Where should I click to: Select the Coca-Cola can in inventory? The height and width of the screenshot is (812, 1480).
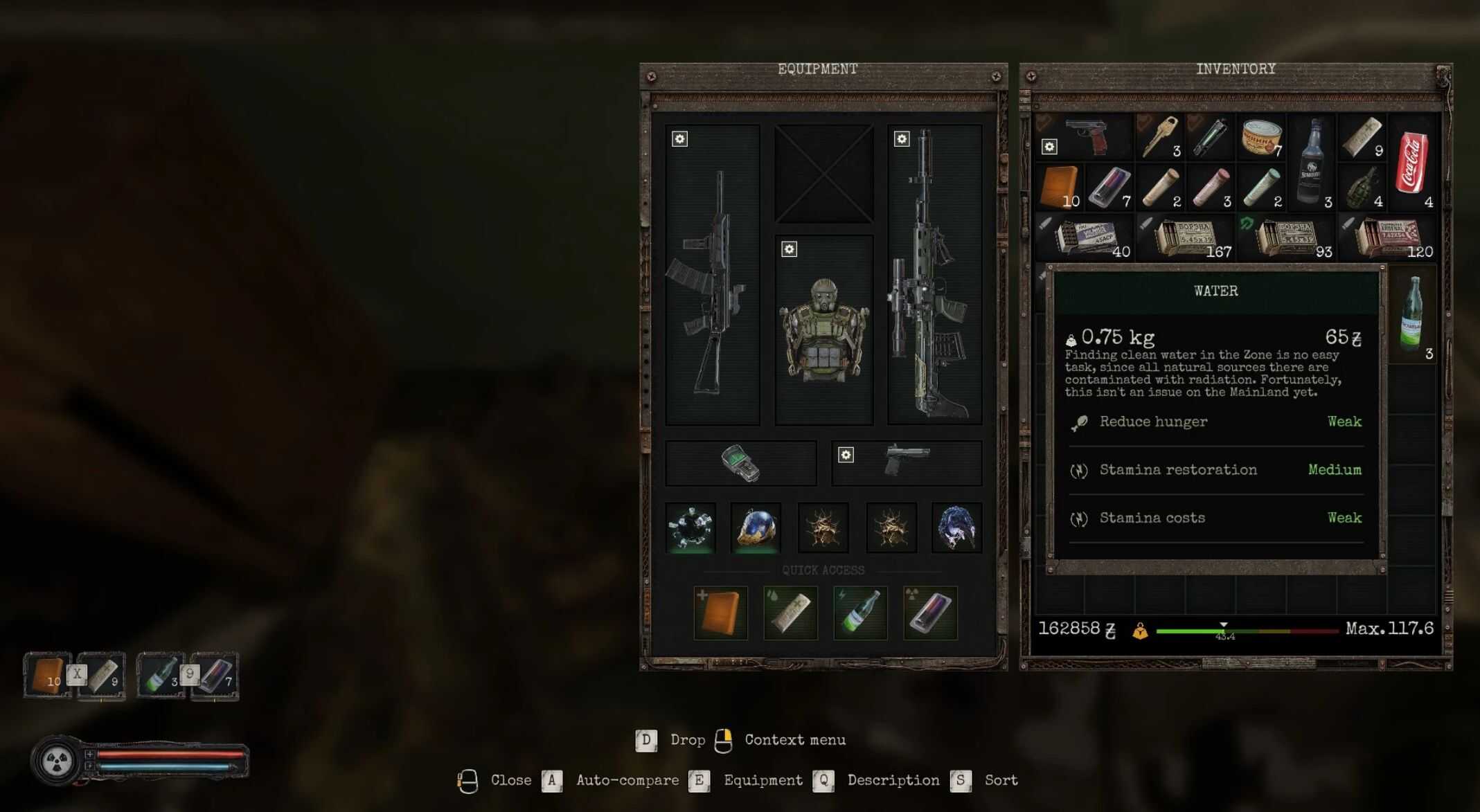[1412, 163]
